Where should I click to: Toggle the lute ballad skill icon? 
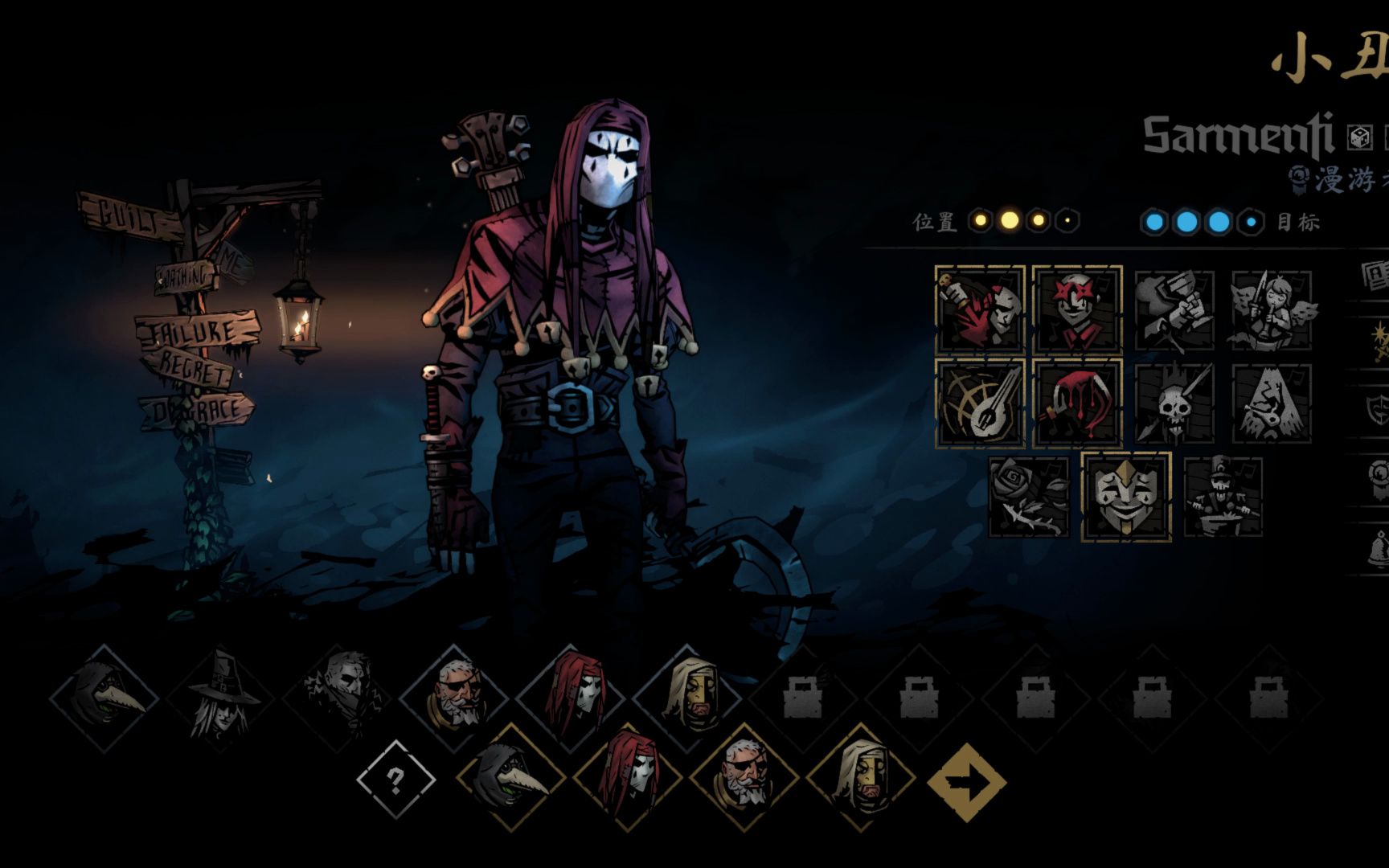980,403
